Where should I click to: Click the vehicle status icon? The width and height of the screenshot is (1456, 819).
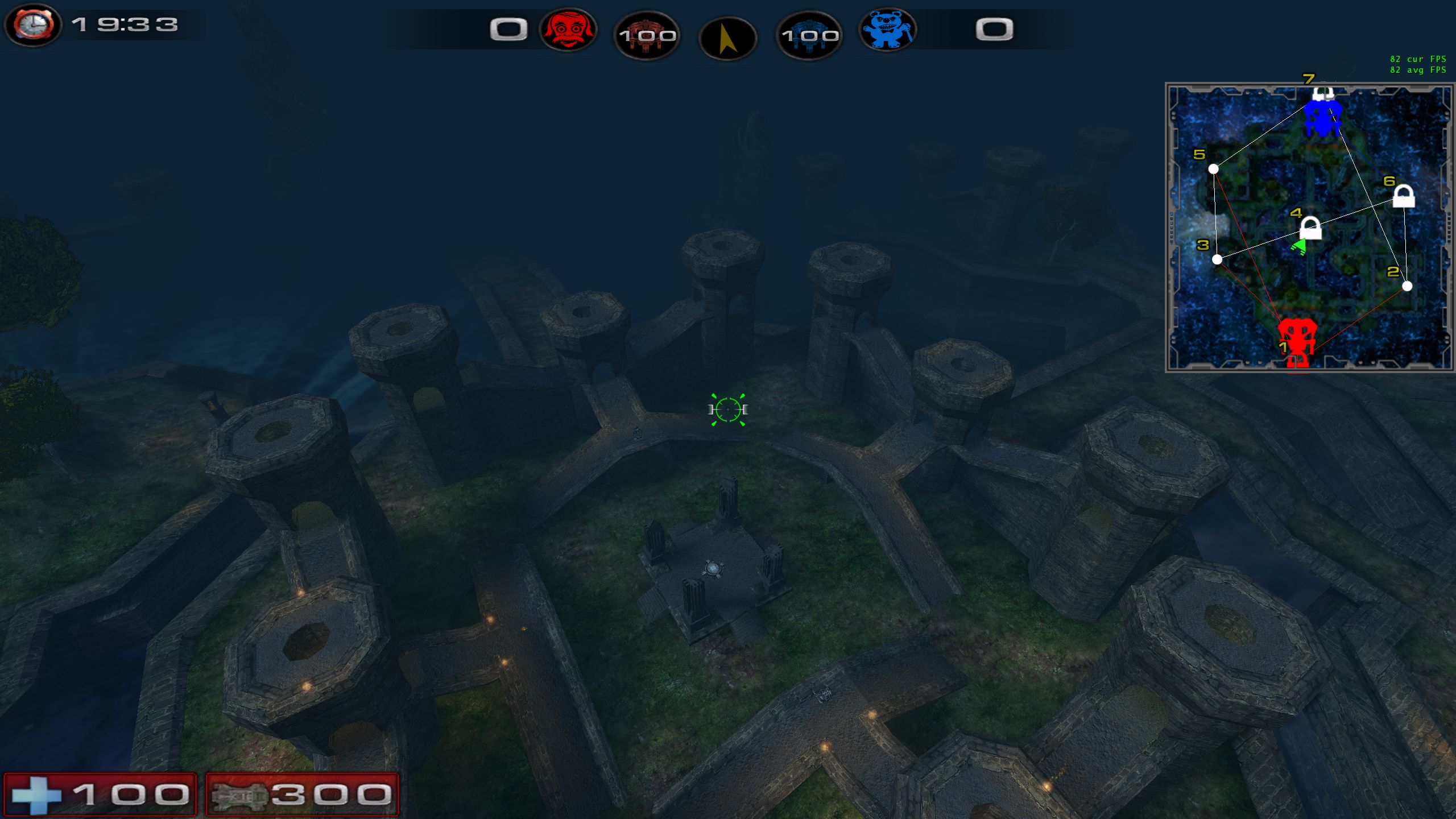click(x=239, y=795)
